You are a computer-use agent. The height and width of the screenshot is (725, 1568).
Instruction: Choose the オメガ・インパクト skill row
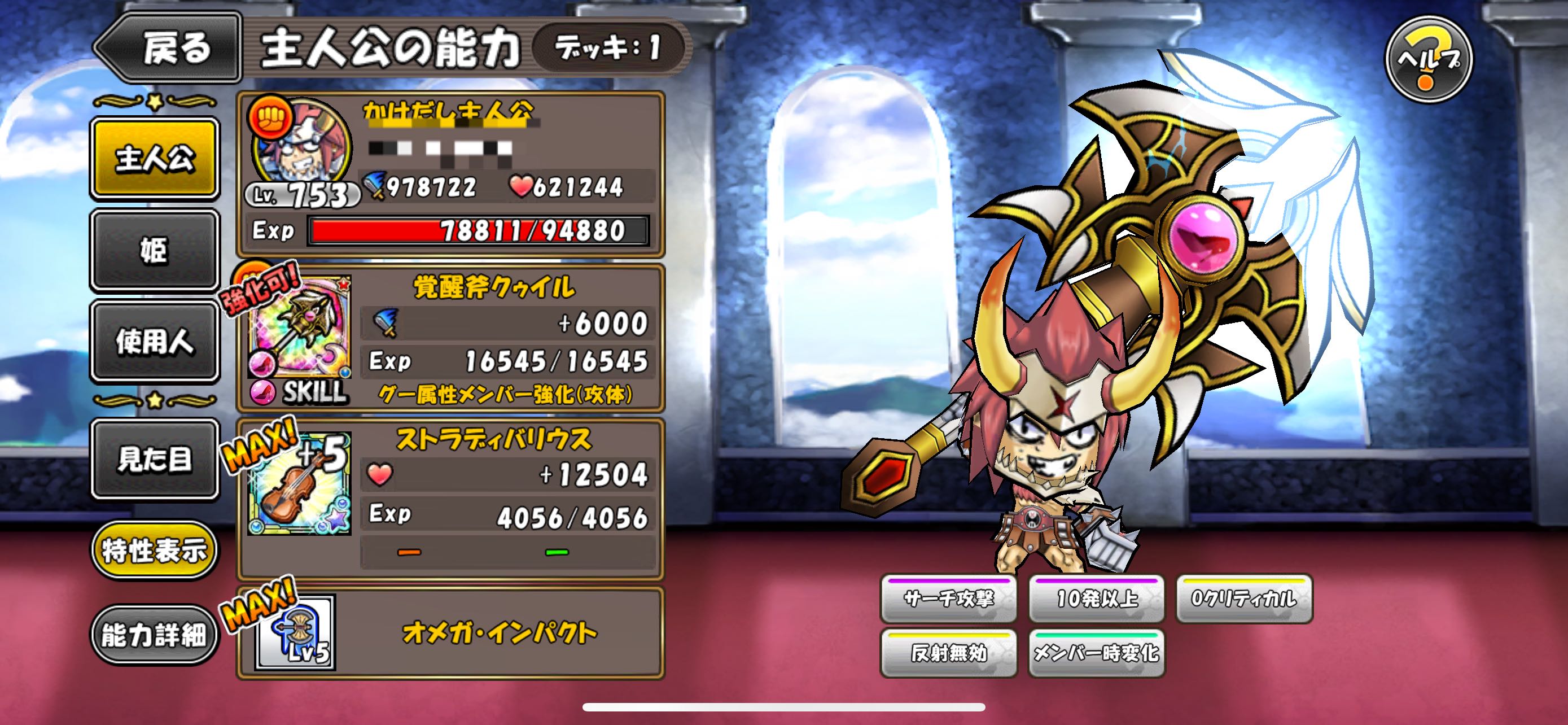(499, 633)
